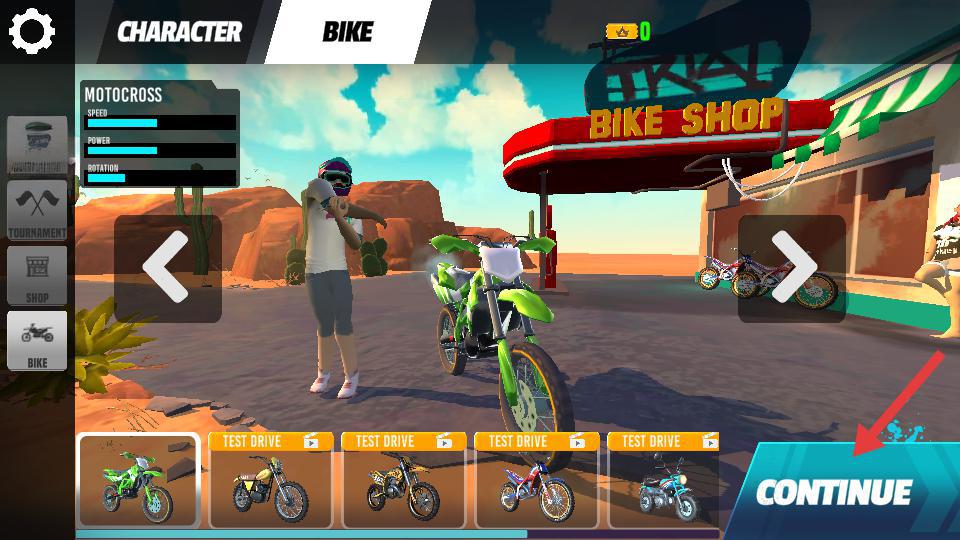Choose the Bike sidebar button
The width and height of the screenshot is (960, 540).
tap(38, 340)
